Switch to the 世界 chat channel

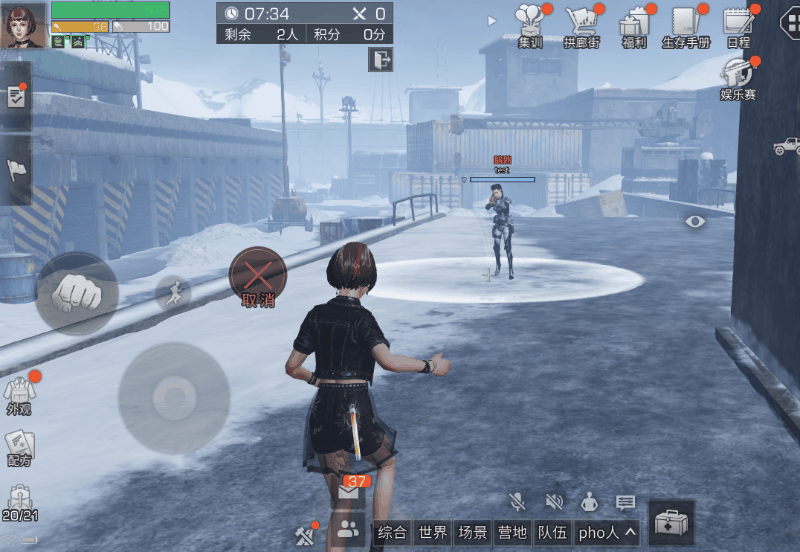pos(433,533)
